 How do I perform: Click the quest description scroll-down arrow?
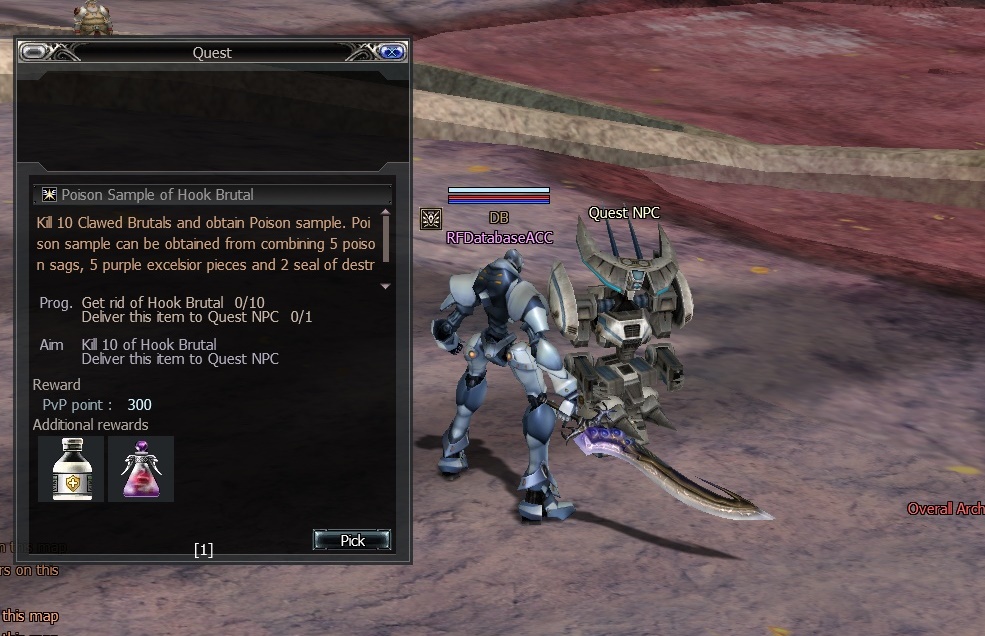(x=386, y=286)
